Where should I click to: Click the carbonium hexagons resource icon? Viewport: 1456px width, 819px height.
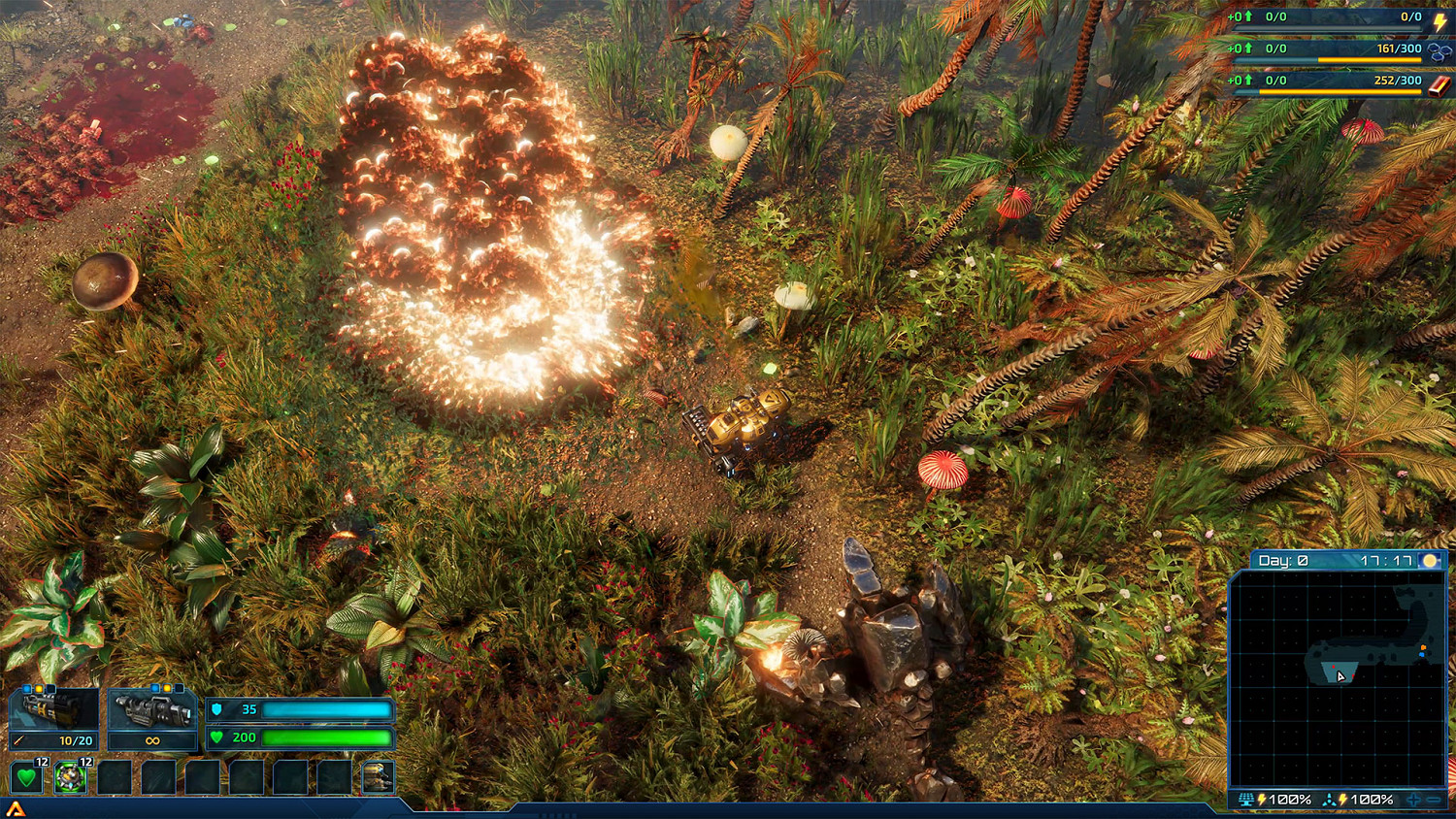click(1439, 52)
